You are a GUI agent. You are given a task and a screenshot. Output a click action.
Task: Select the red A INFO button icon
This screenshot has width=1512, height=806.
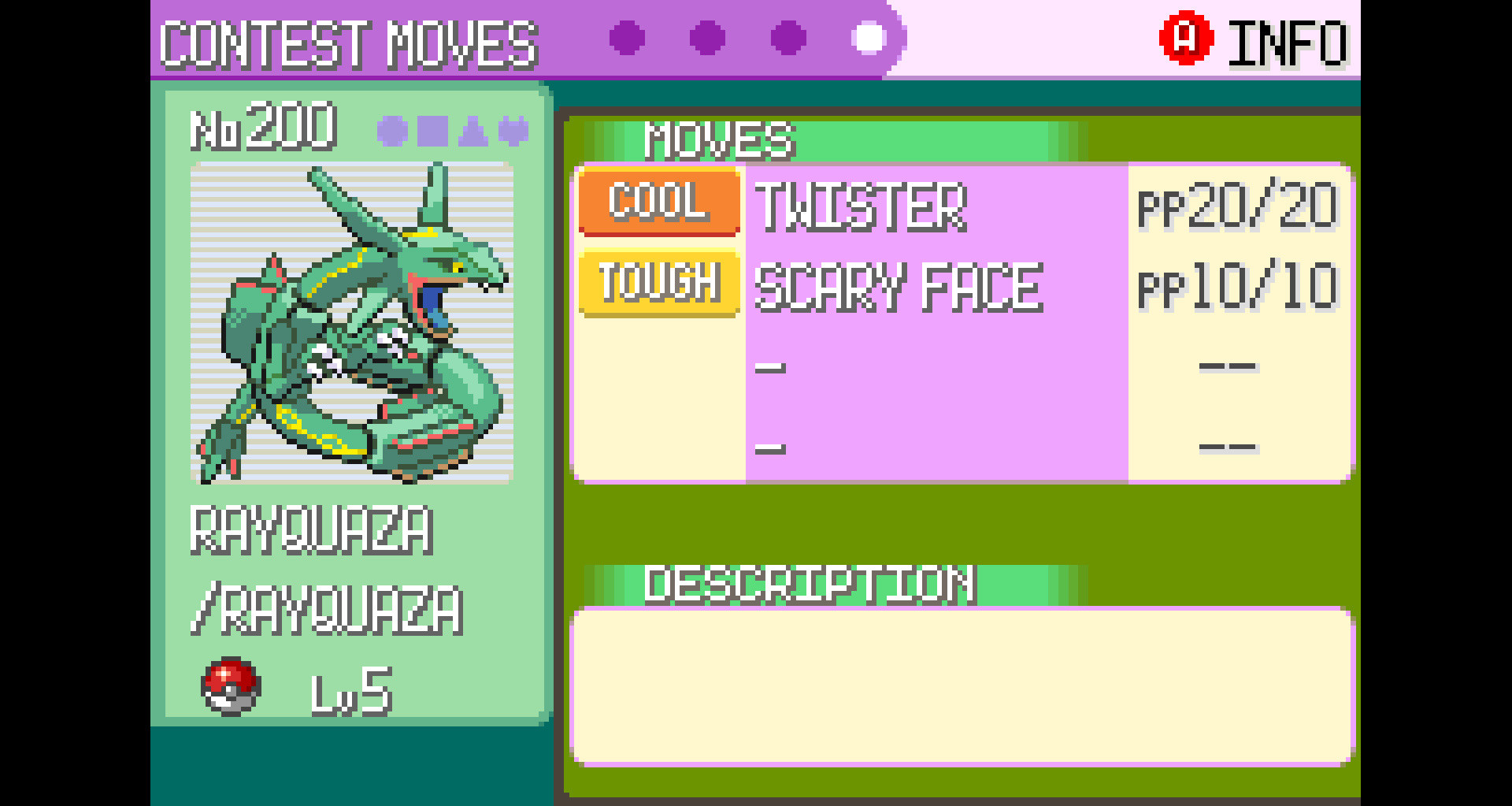[x=1185, y=38]
